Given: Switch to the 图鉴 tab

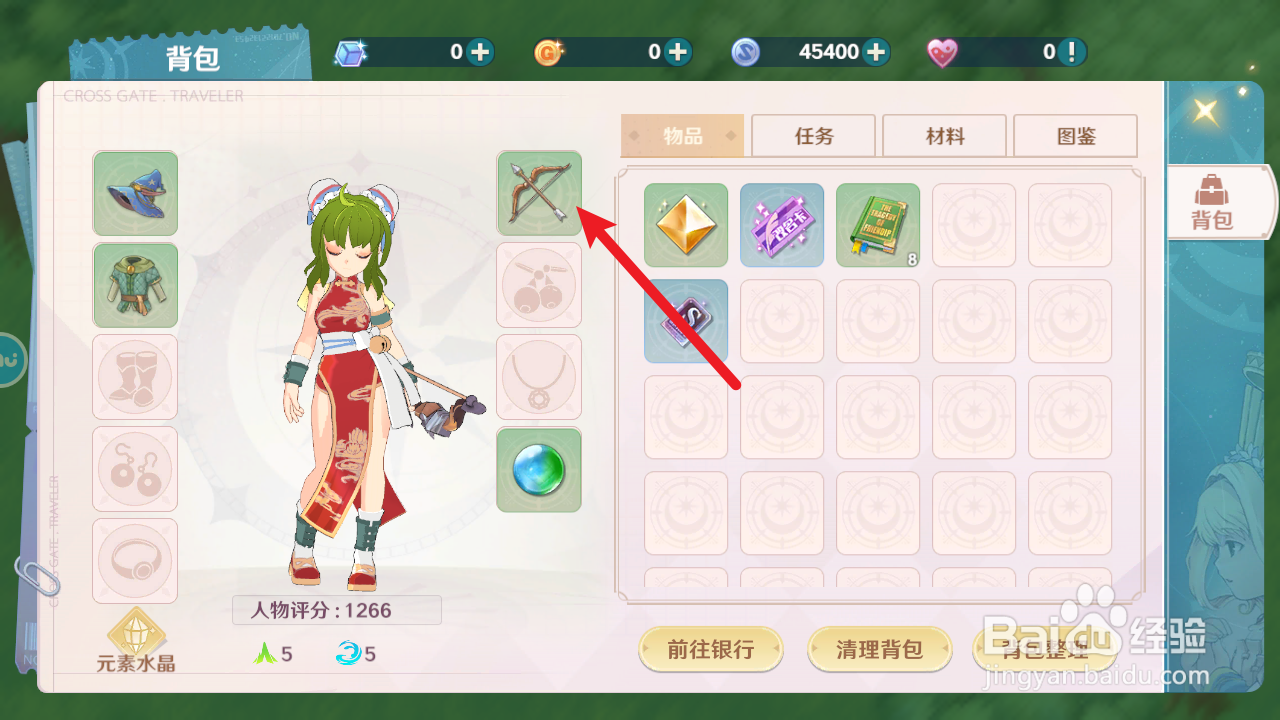Looking at the screenshot, I should pos(1076,135).
